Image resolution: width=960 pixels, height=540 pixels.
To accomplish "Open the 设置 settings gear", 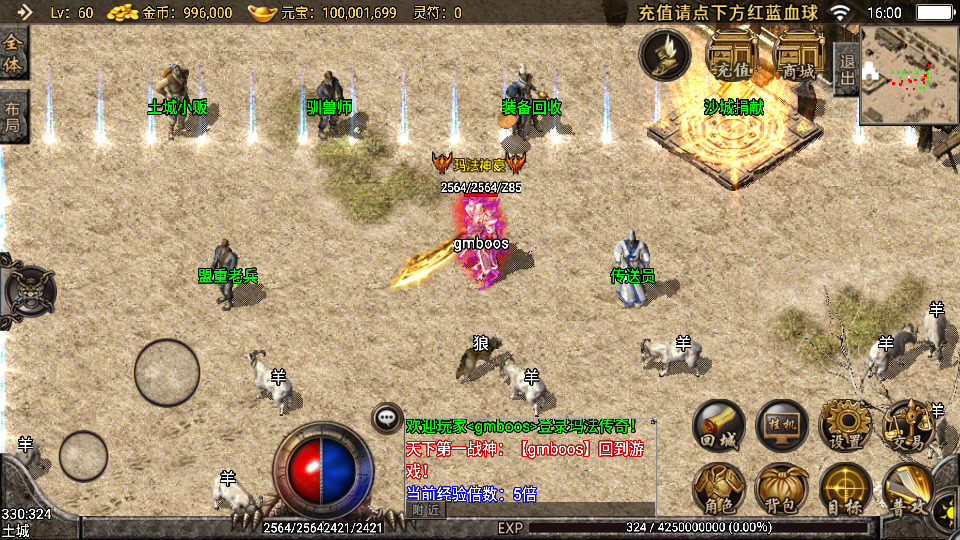I will (x=845, y=425).
